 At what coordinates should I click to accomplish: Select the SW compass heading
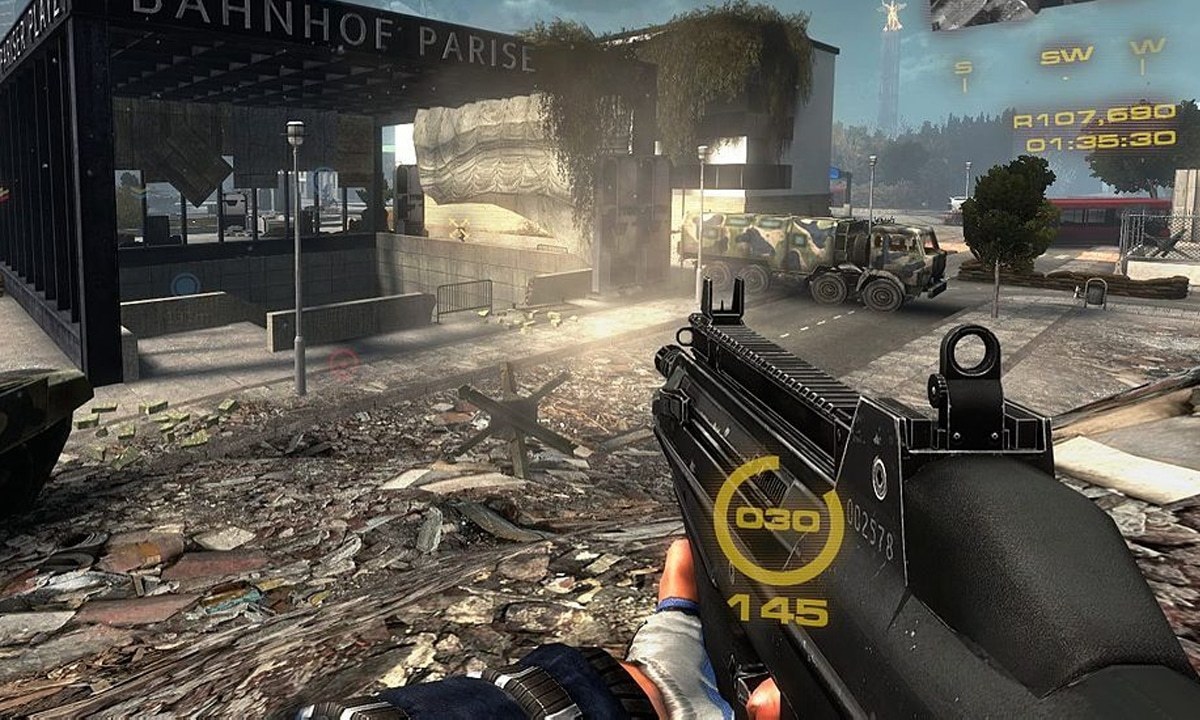(1066, 55)
